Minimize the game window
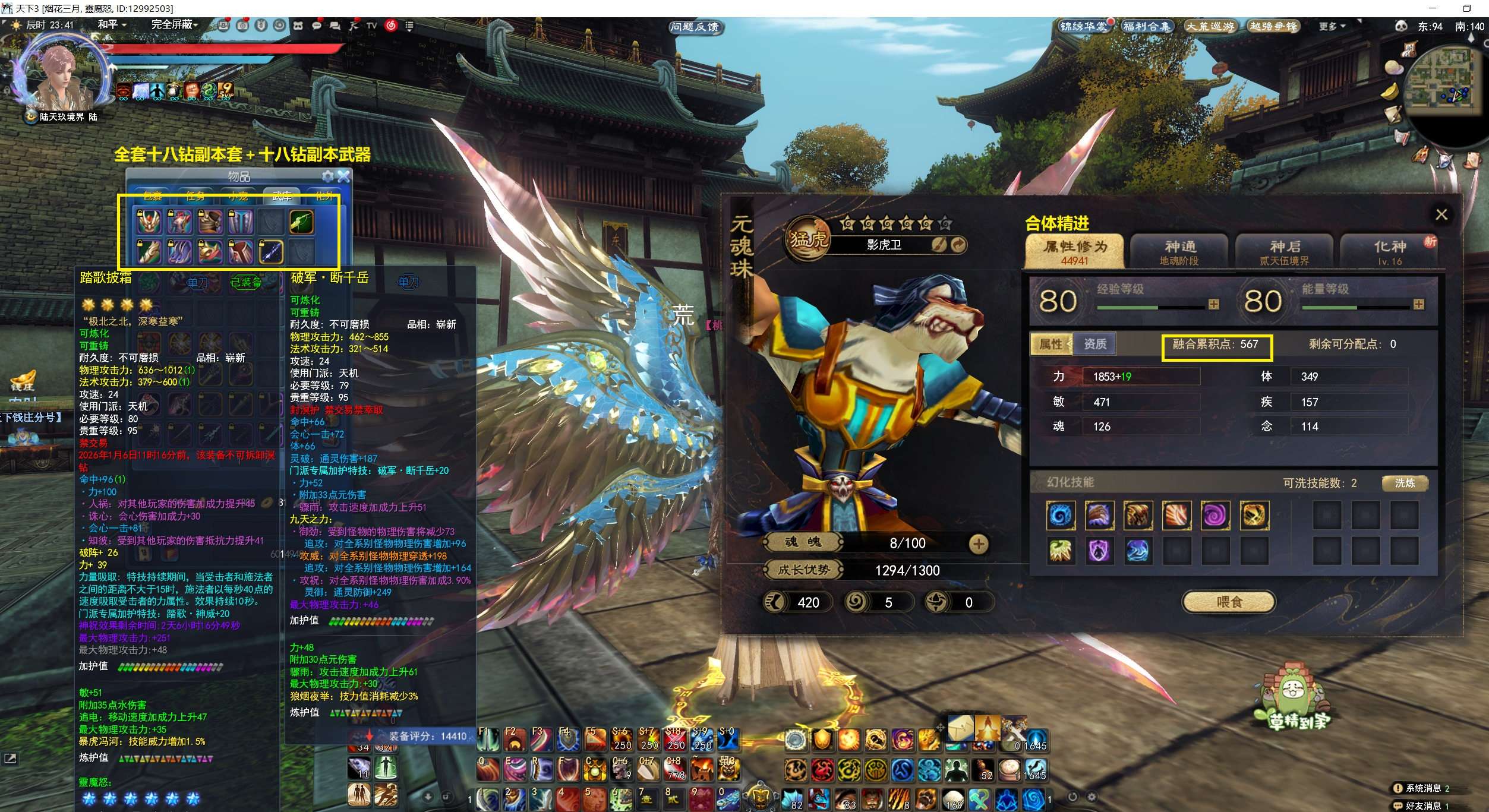 [x=1433, y=8]
